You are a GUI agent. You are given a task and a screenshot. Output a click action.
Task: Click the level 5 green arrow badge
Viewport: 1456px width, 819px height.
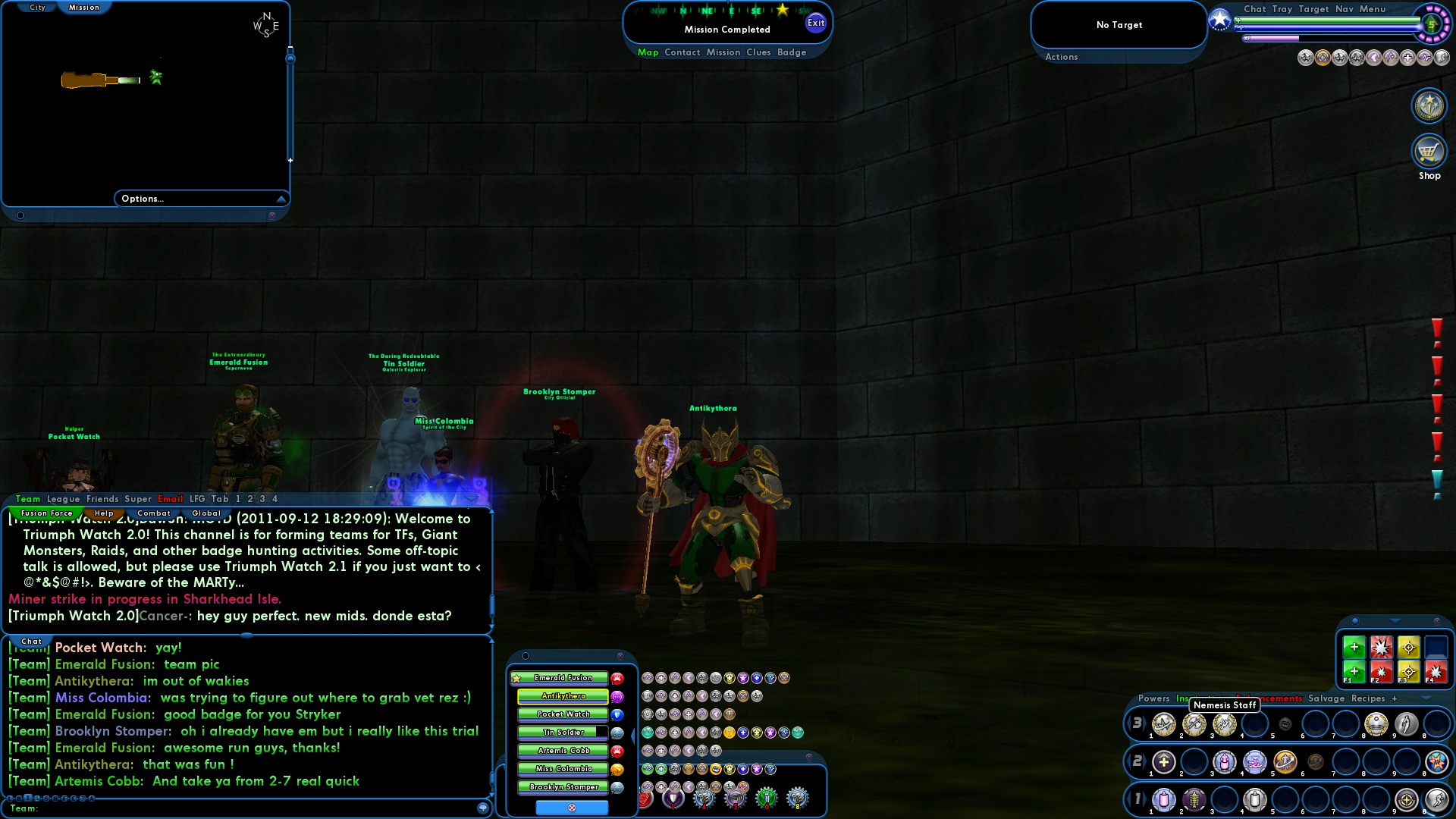click(x=1431, y=25)
